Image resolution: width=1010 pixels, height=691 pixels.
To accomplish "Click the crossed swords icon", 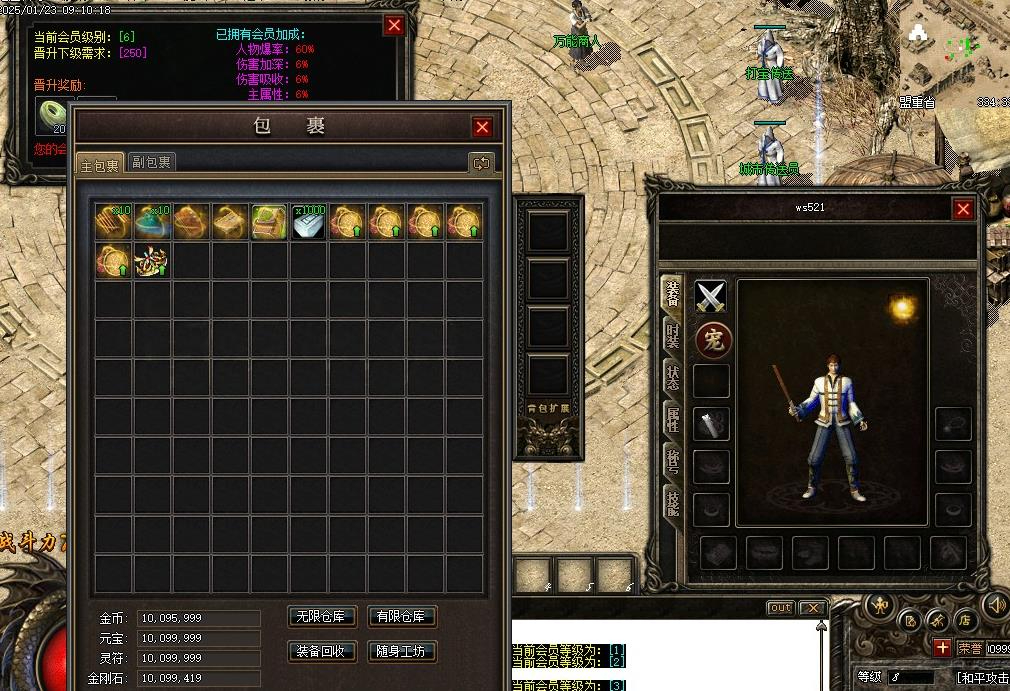I will (711, 296).
